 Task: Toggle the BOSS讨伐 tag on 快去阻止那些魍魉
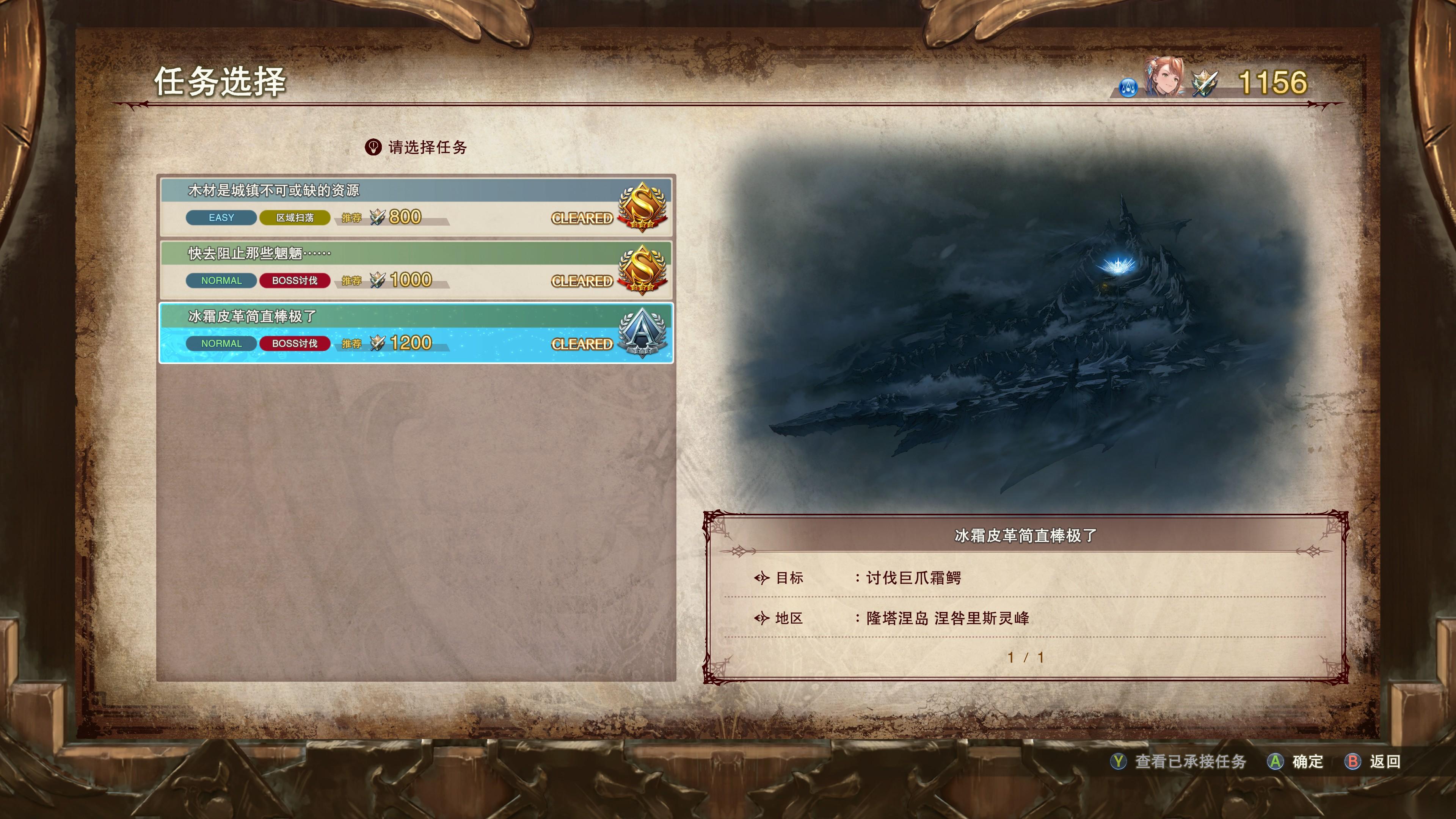295,280
